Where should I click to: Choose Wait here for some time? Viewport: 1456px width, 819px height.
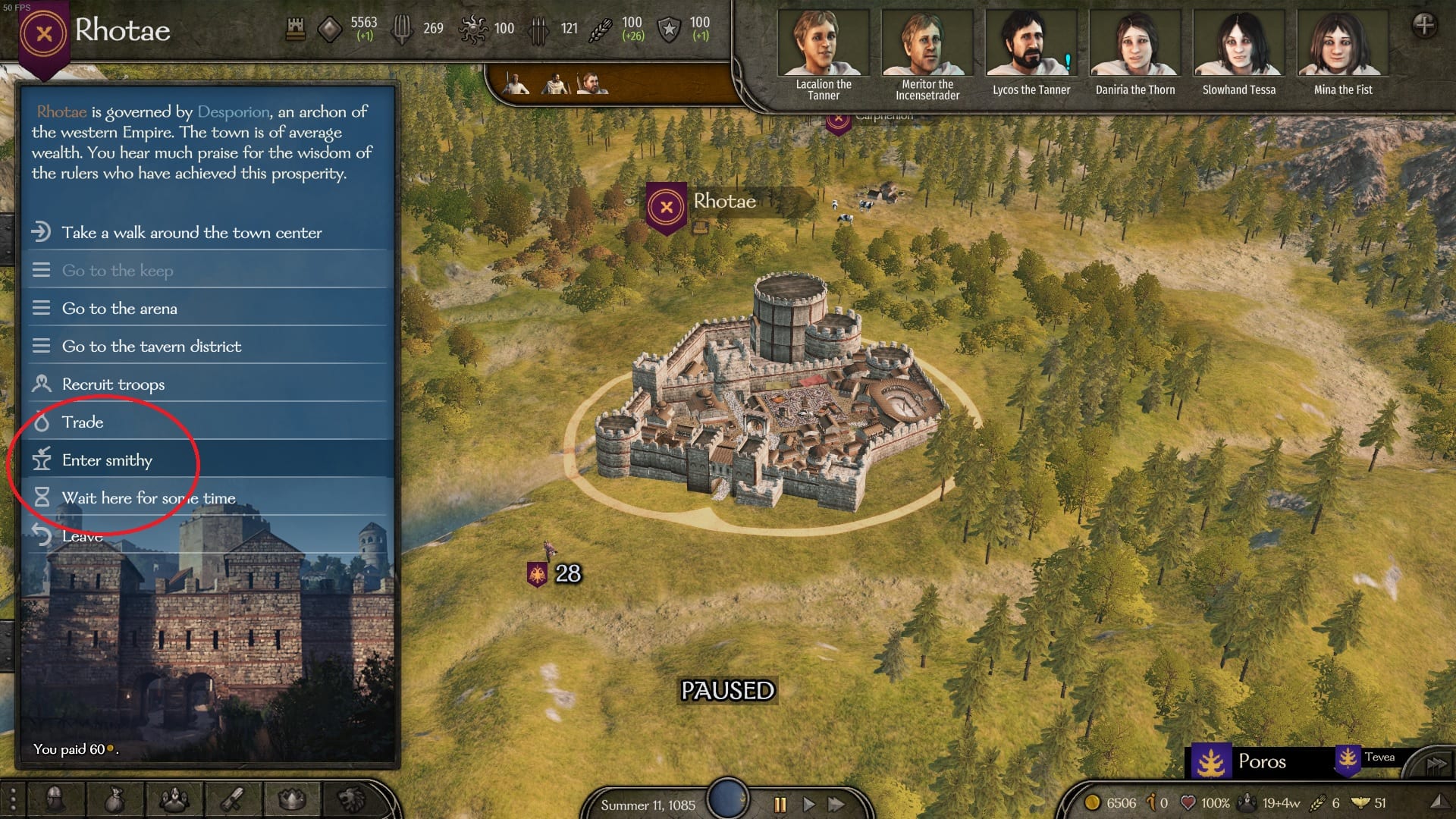pyautogui.click(x=149, y=498)
